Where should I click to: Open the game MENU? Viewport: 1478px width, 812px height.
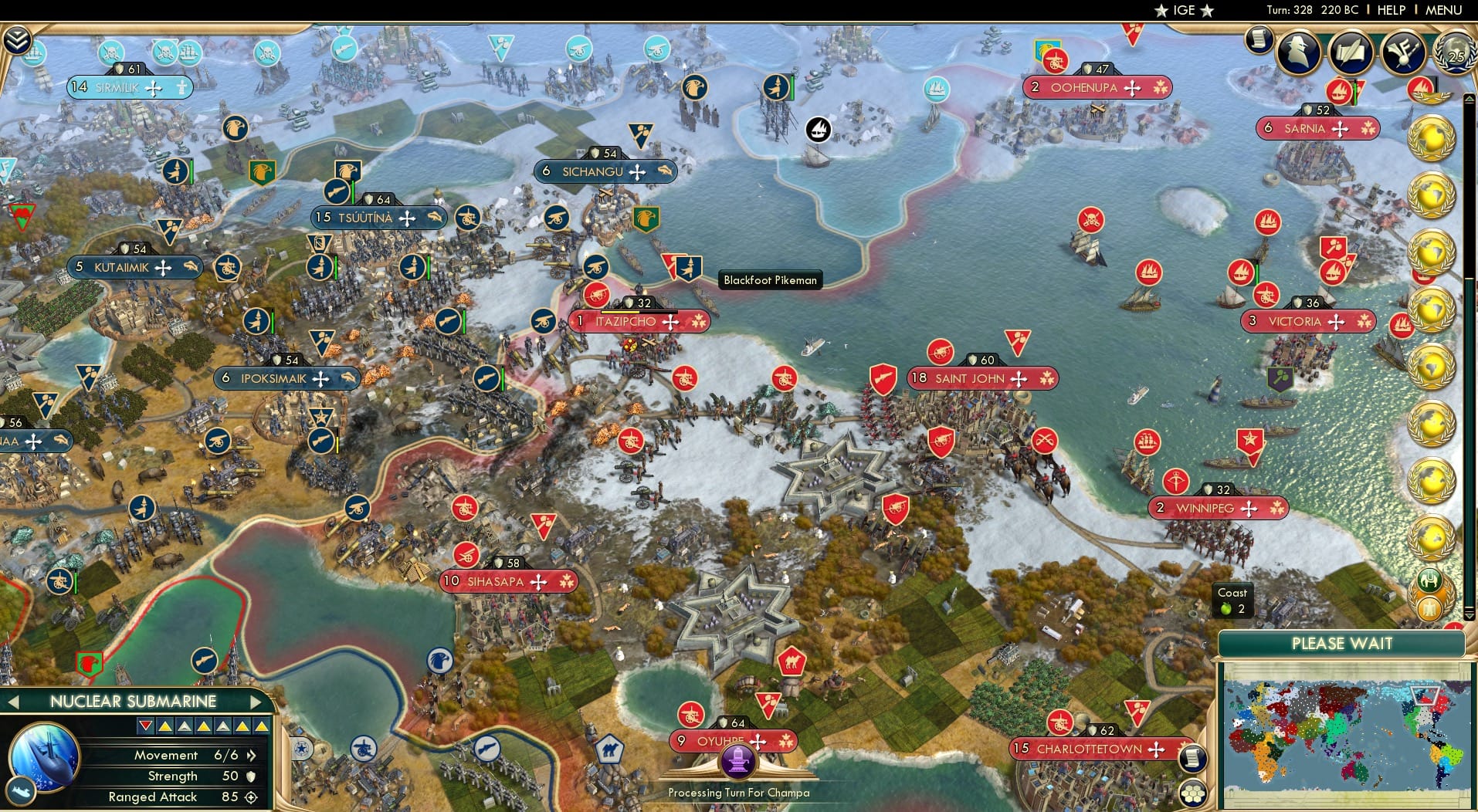coord(1442,9)
